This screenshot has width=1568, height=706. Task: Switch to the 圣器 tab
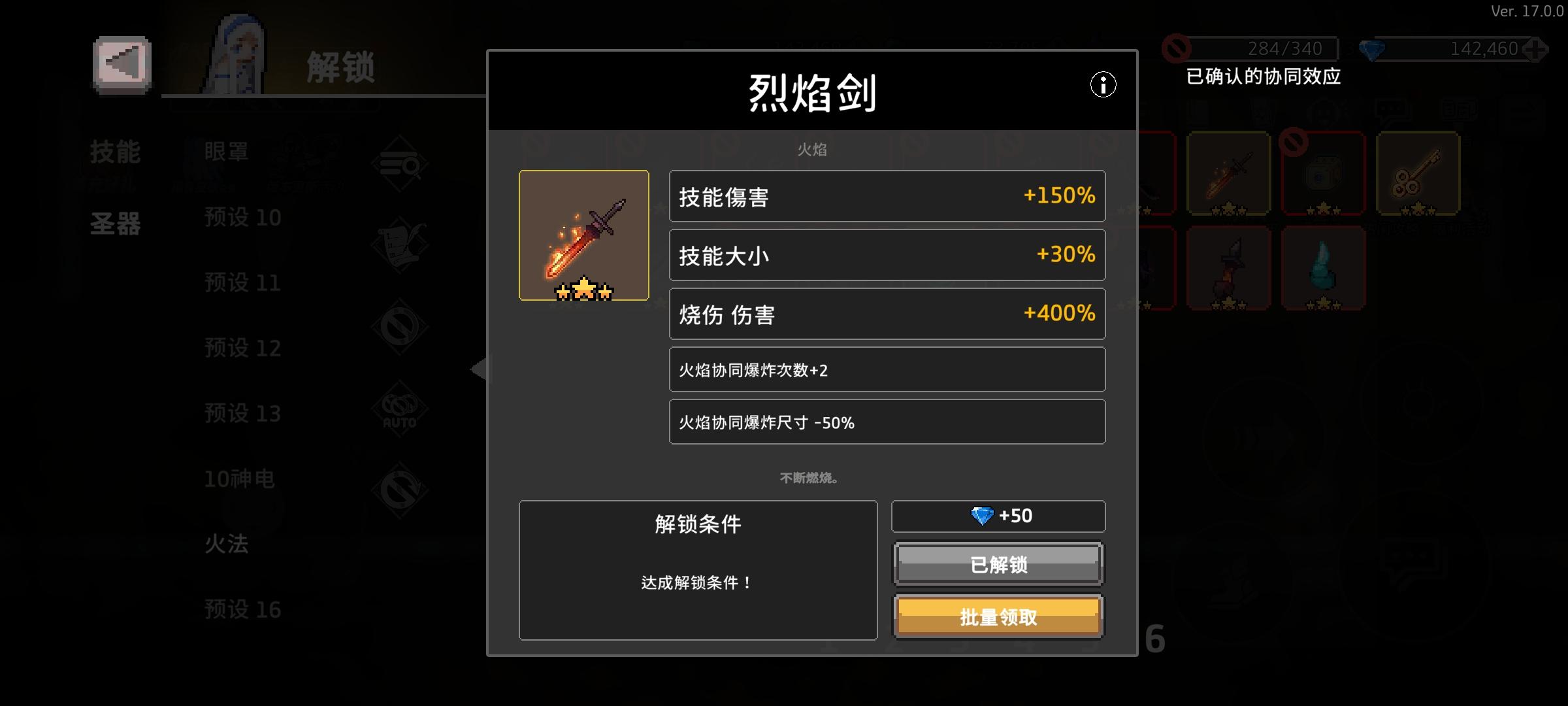(x=116, y=224)
